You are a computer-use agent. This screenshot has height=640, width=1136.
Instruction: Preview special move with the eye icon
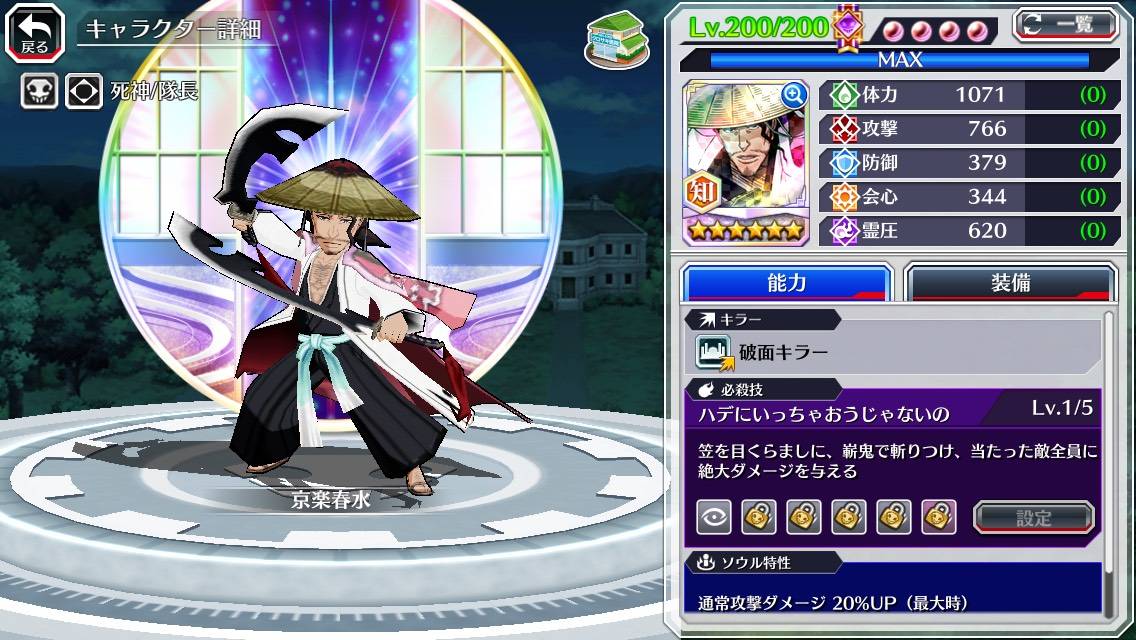(713, 517)
